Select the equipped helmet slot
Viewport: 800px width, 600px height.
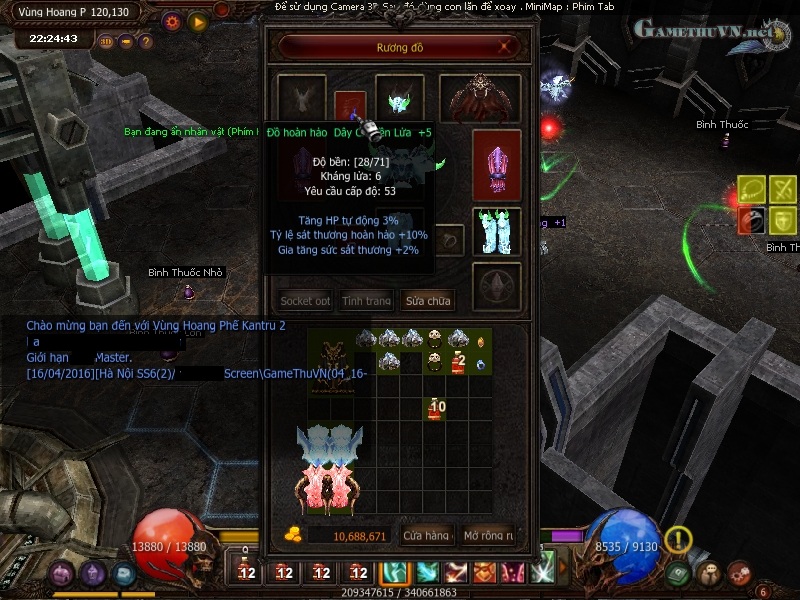coord(399,99)
